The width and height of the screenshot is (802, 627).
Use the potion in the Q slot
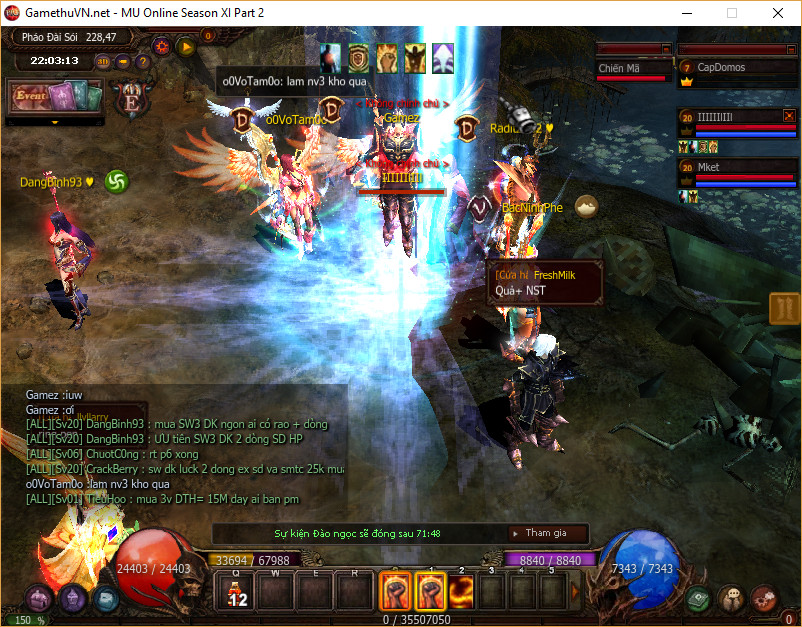pos(236,591)
